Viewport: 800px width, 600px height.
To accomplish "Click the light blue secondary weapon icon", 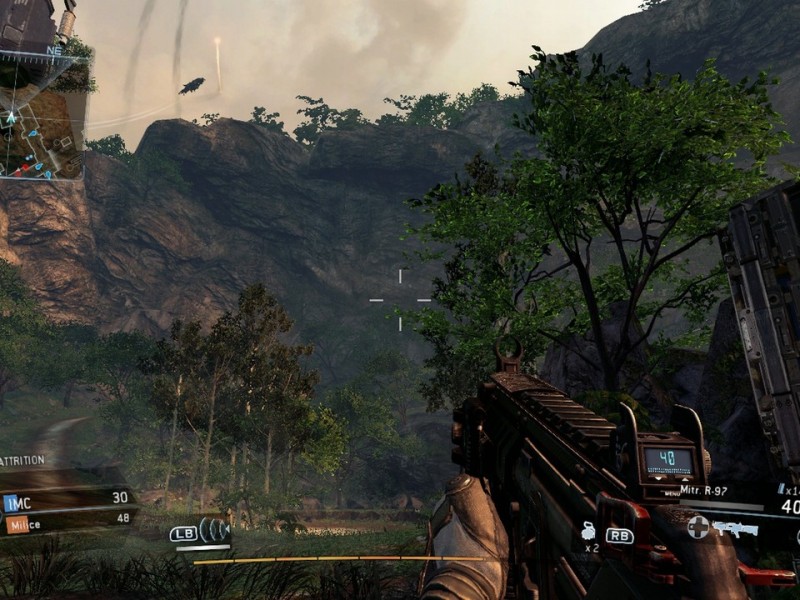I will 735,529.
